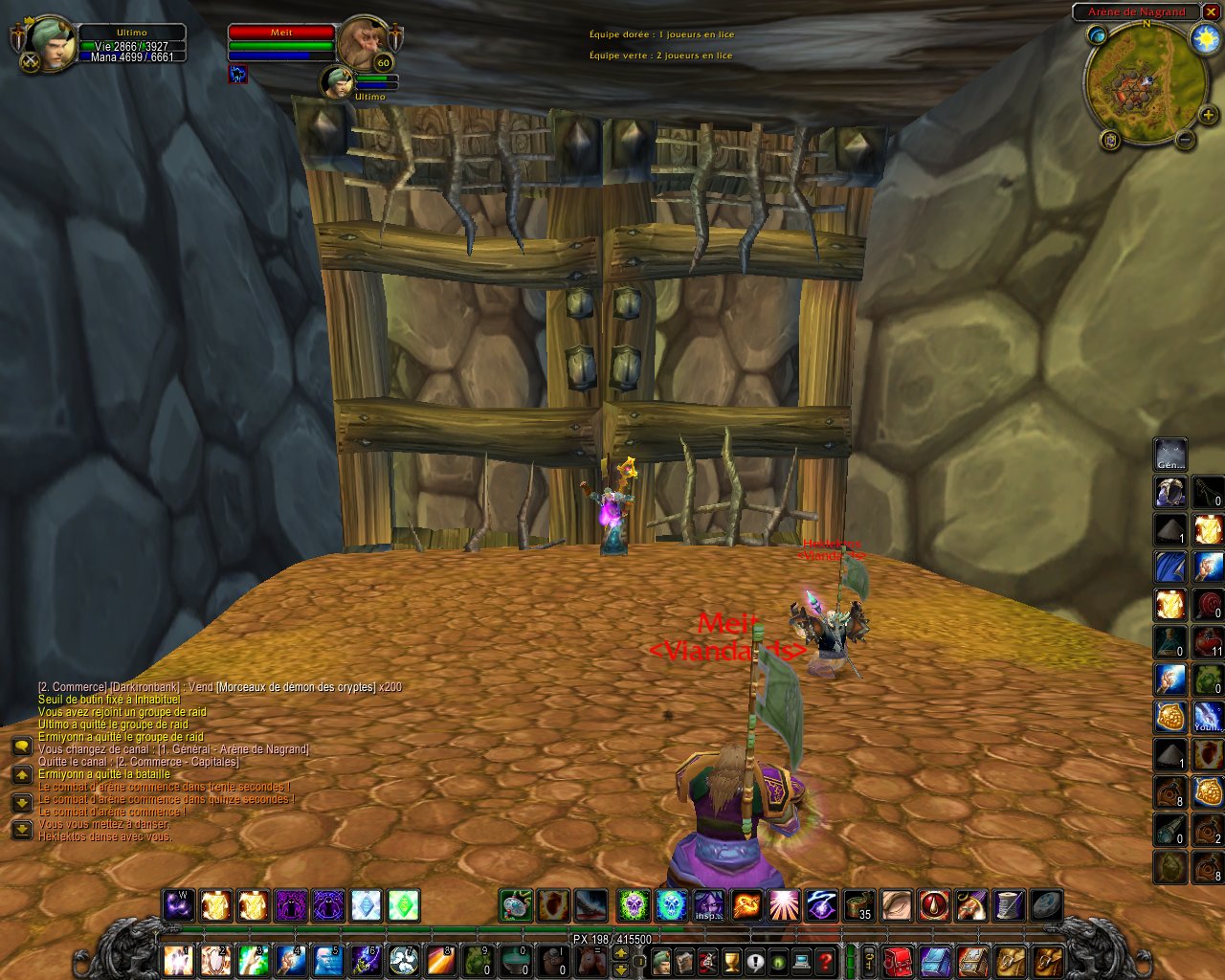Zoom out the minimap with the minus button

tap(1185, 140)
